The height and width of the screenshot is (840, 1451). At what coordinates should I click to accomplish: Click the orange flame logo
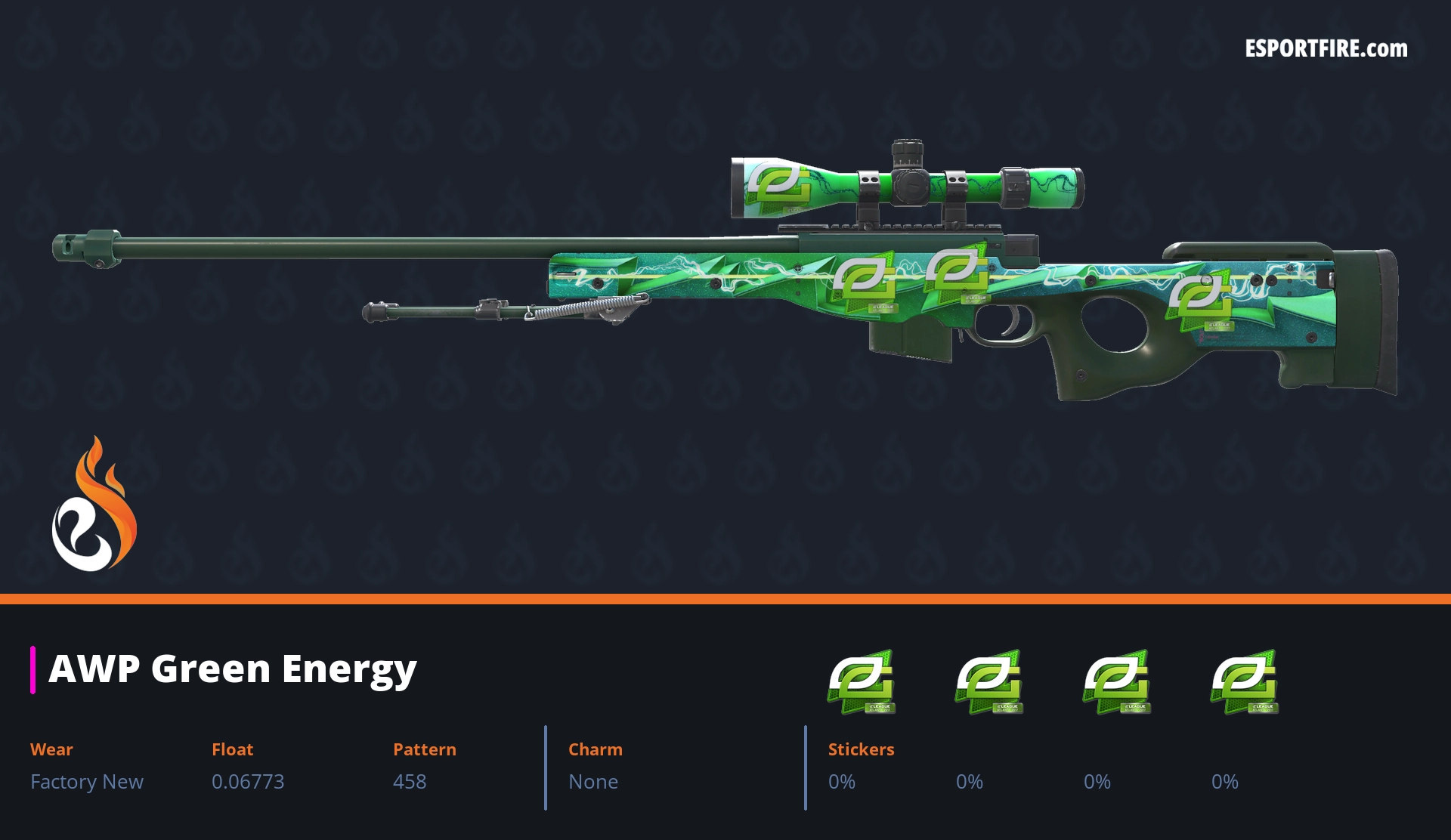tap(94, 505)
